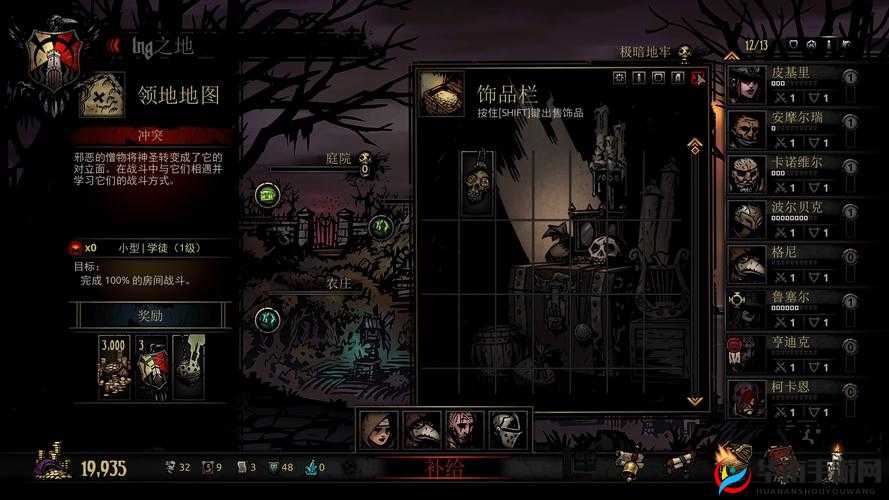Image resolution: width=889 pixels, height=500 pixels.
Task: Close the trinket inventory panel
Action: (x=699, y=78)
